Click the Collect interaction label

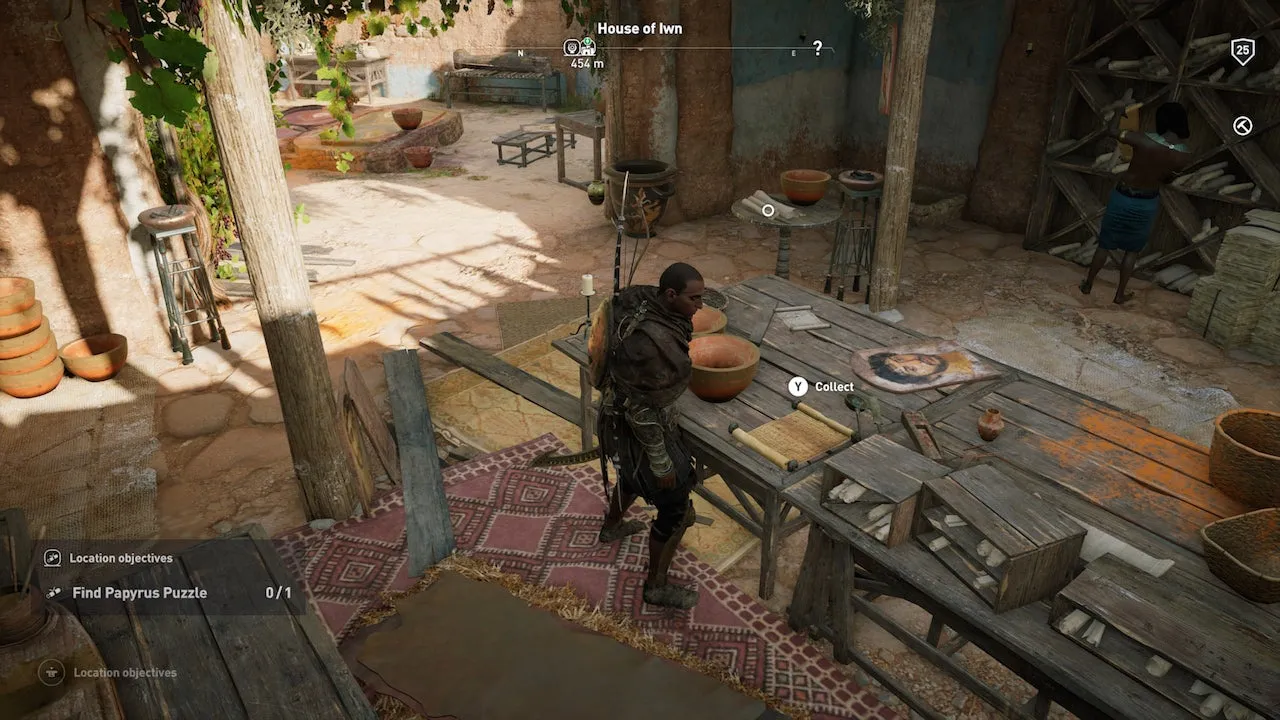(834, 387)
